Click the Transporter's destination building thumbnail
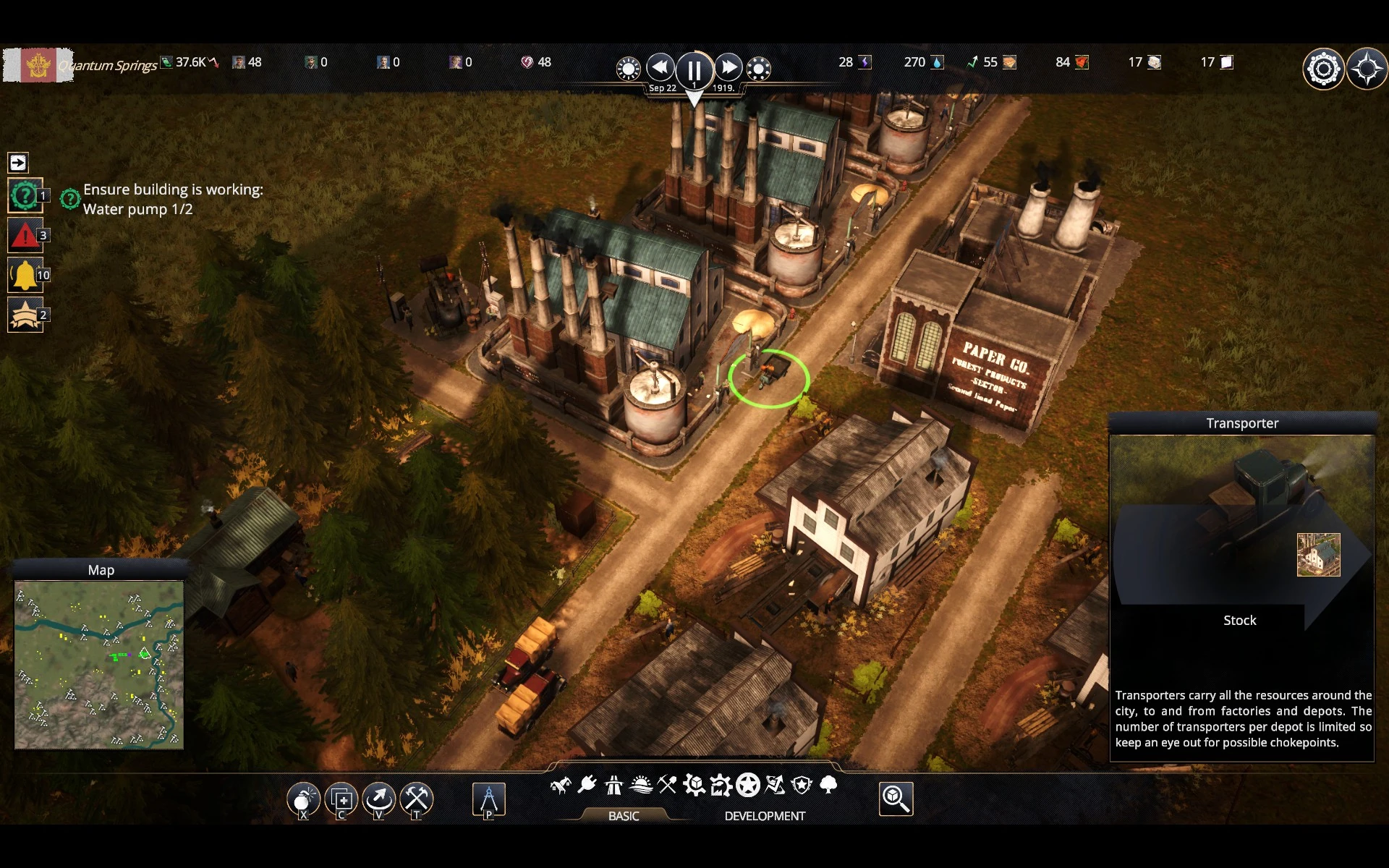1389x868 pixels. pyautogui.click(x=1318, y=555)
